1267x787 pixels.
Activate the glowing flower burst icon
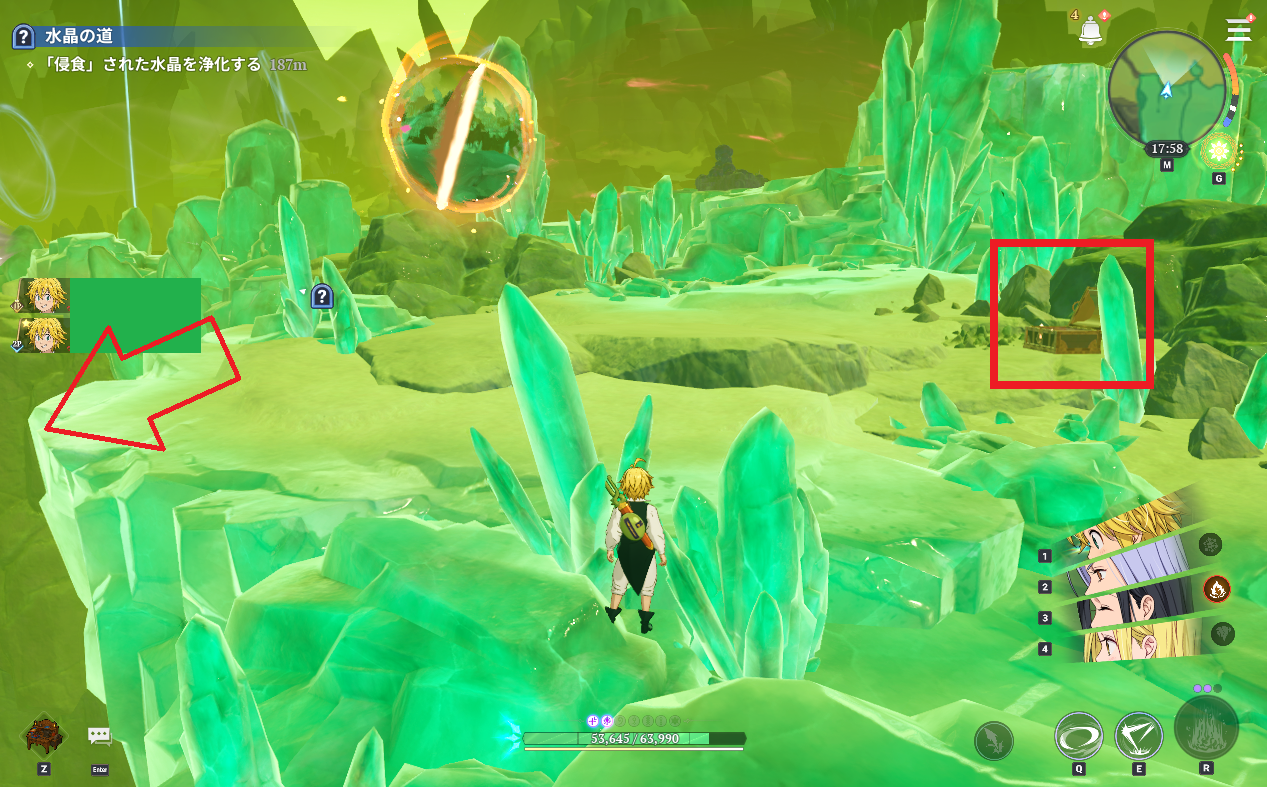tap(1218, 152)
